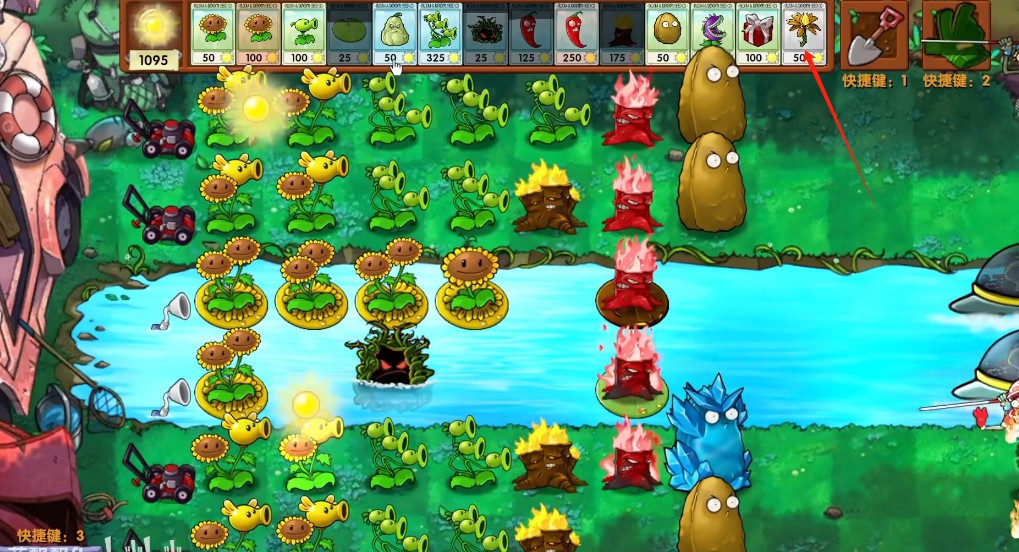Viewport: 1019px width, 552px height.
Task: Choose the Twin Sunflower seed packet
Action: pos(255,35)
